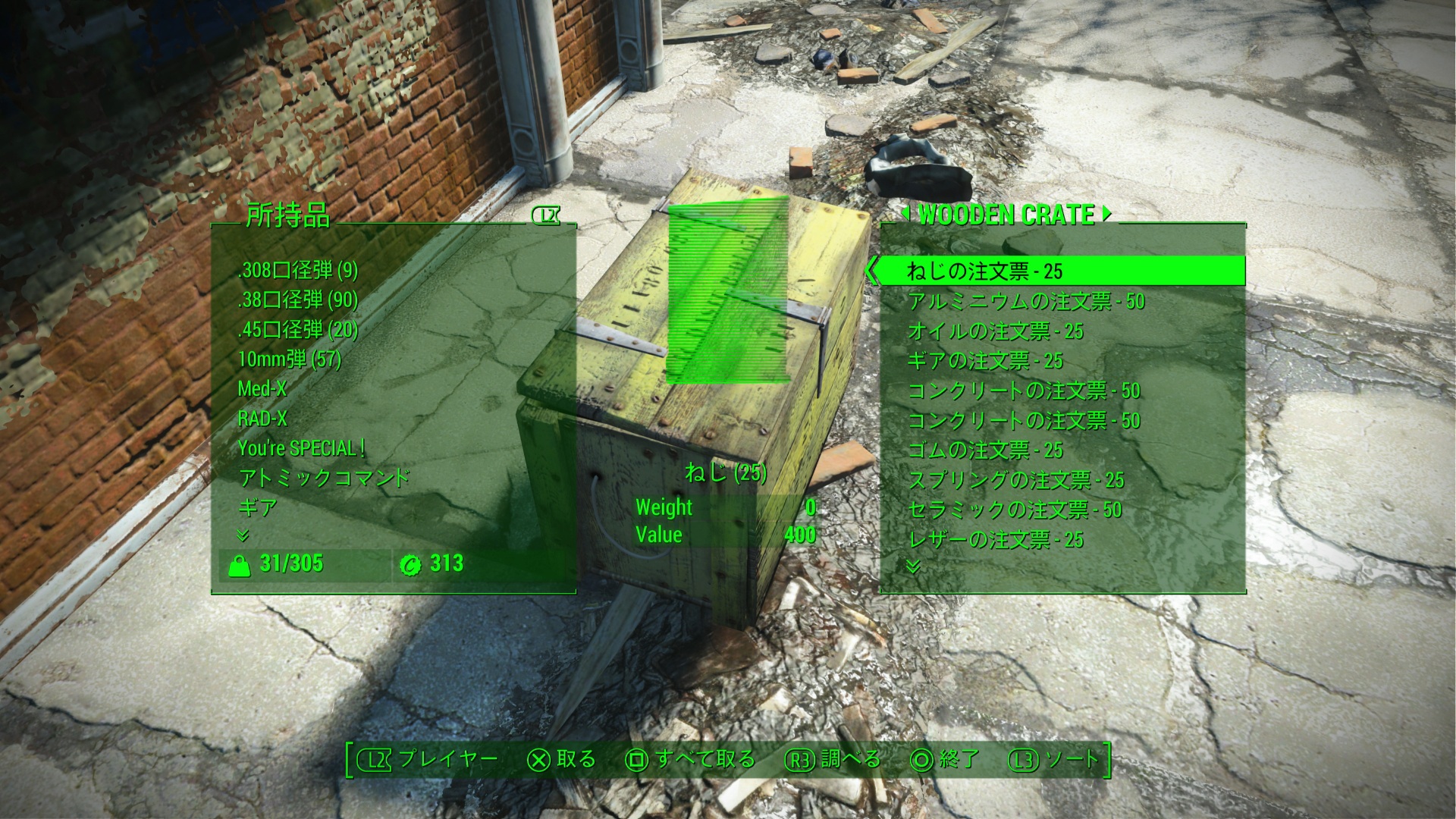The width and height of the screenshot is (1456, 819).
Task: Select the You're SPECIAL! book entry
Action: pos(301,447)
